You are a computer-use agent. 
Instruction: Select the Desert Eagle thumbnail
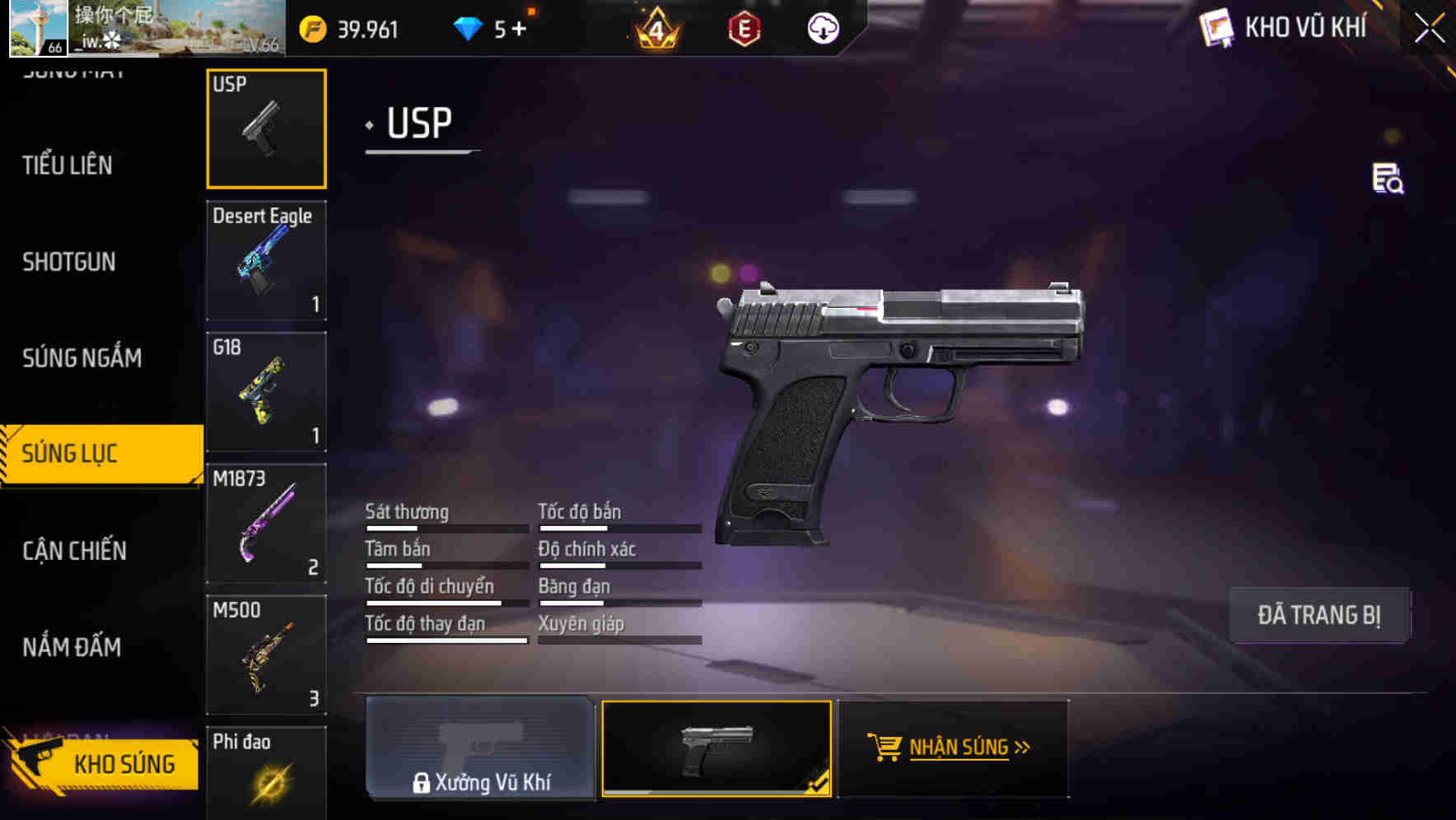point(266,259)
